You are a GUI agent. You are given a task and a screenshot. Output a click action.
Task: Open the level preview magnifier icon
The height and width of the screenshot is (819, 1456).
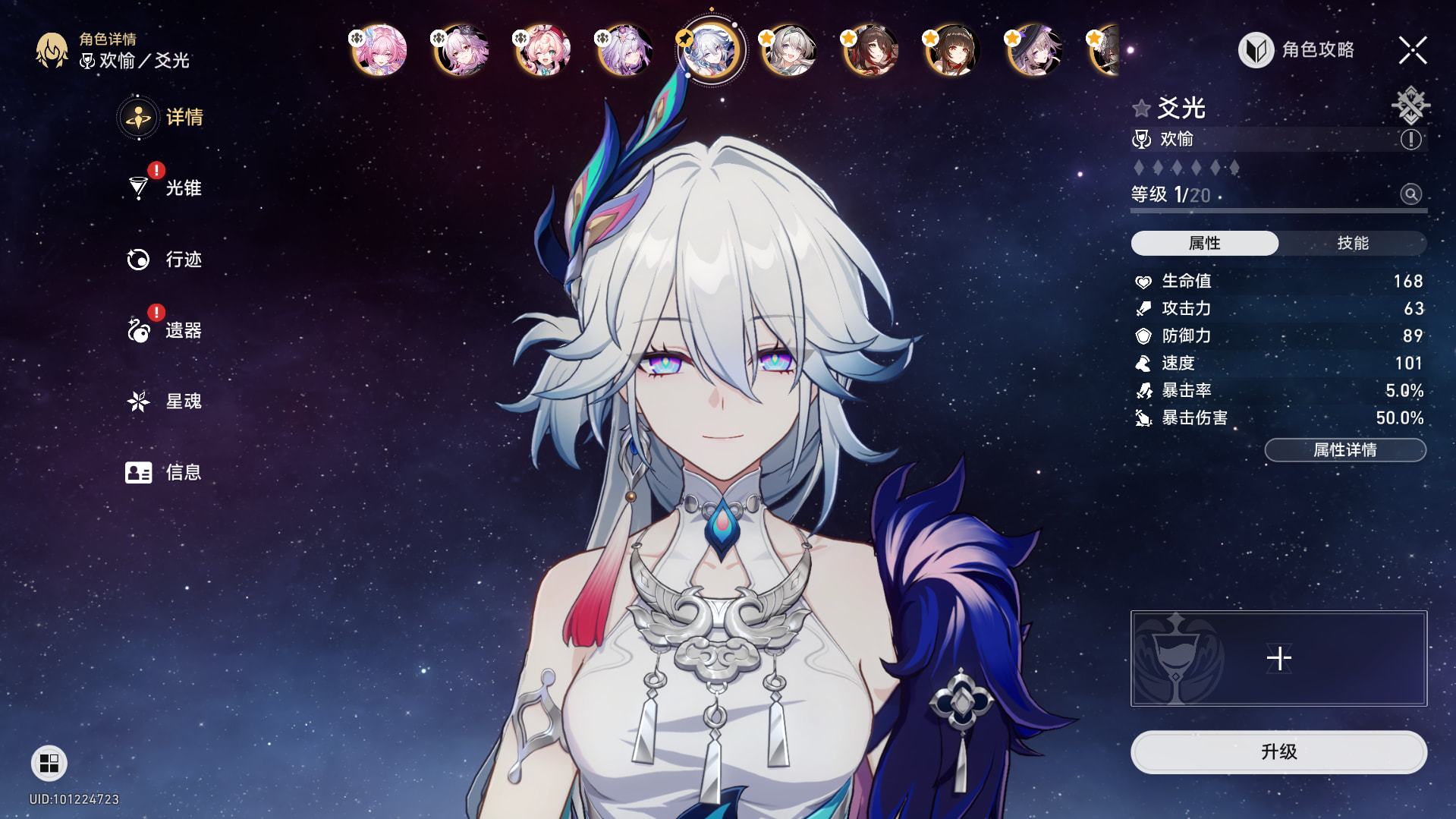(x=1410, y=194)
